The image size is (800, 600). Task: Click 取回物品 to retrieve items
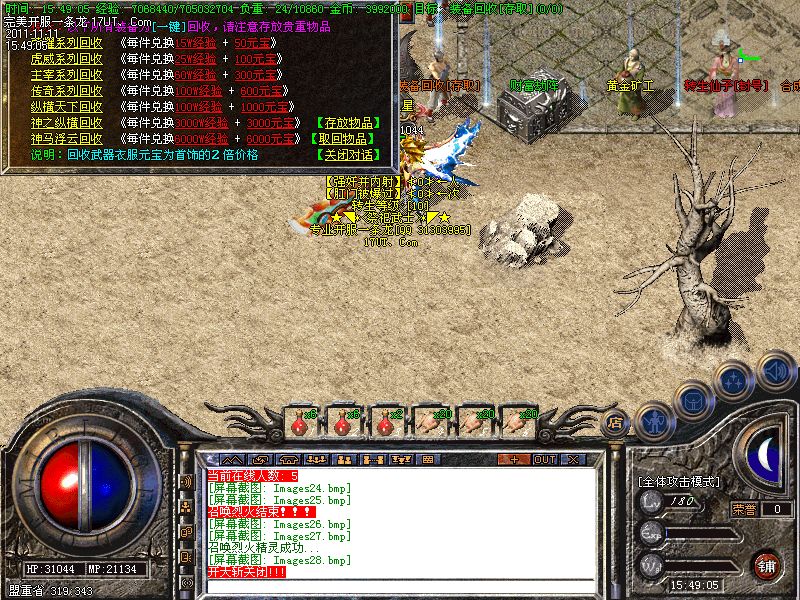point(347,139)
